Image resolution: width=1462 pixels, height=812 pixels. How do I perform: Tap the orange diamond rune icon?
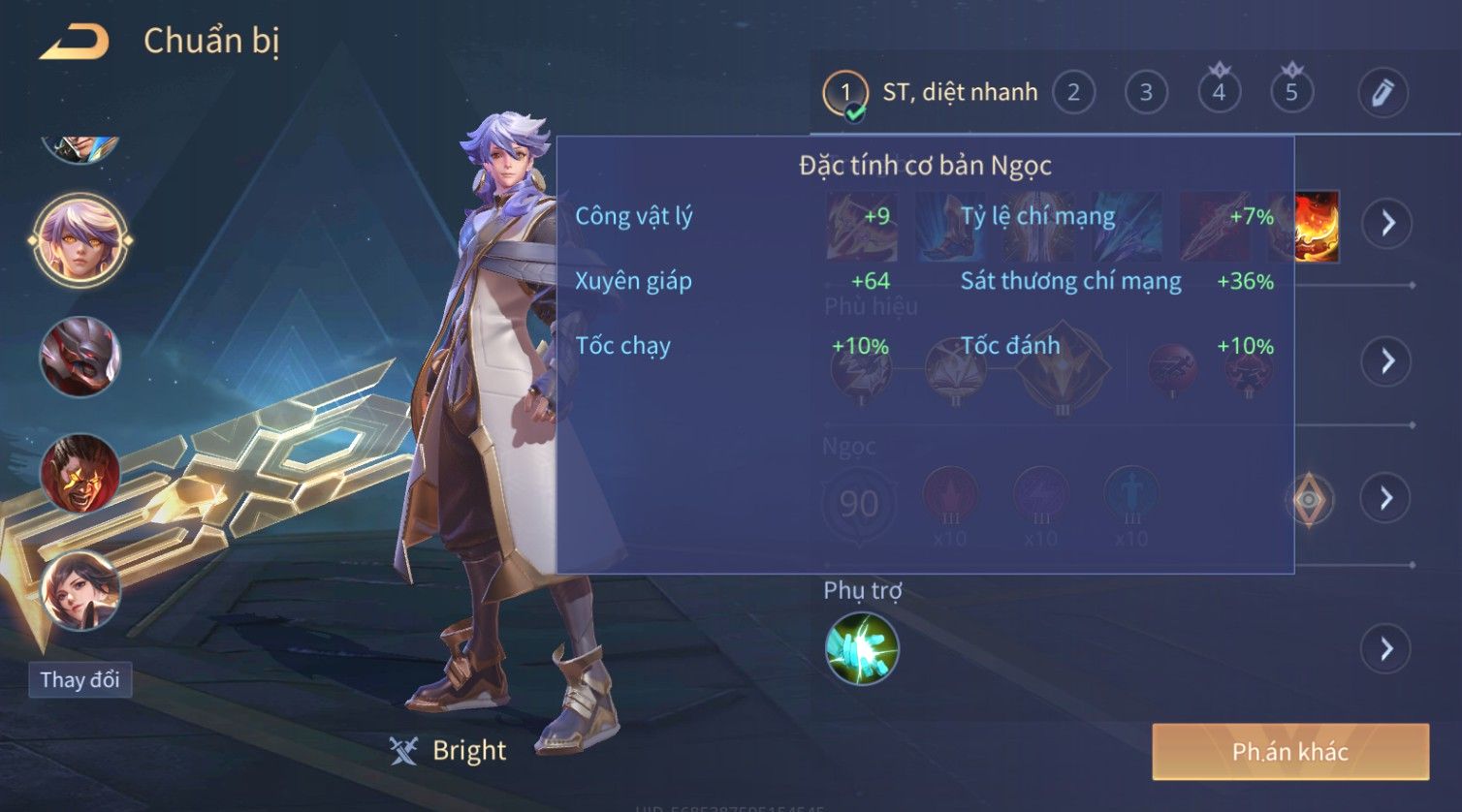click(x=1309, y=499)
